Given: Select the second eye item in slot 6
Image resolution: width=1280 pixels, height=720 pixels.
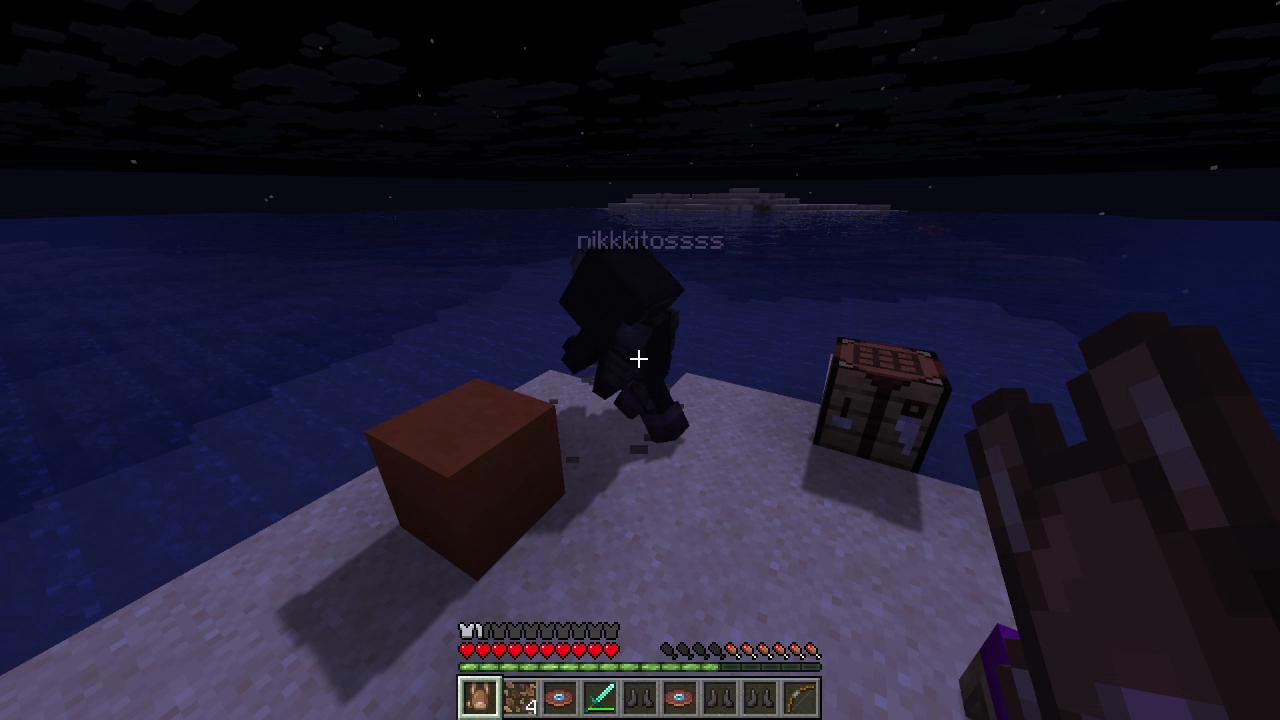Looking at the screenshot, I should tap(678, 697).
